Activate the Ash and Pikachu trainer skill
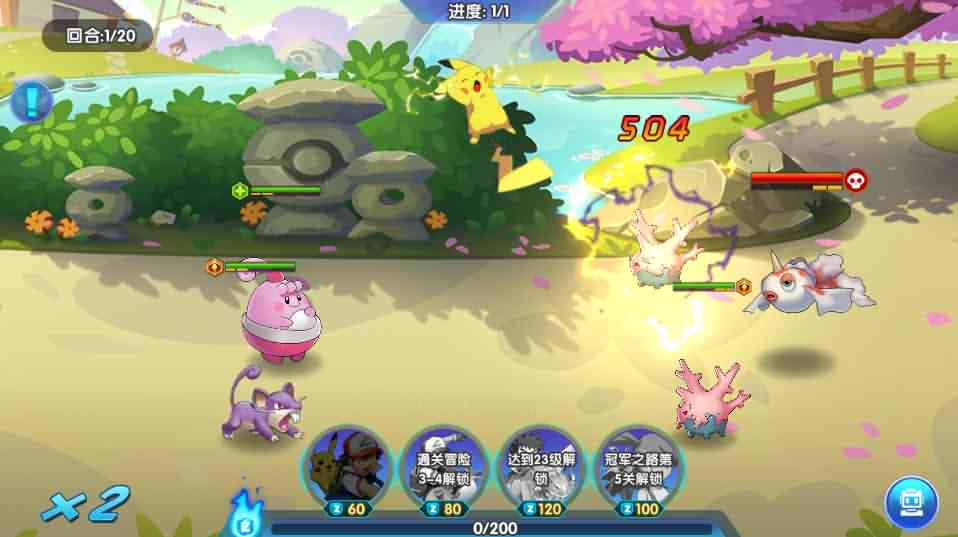The height and width of the screenshot is (537, 958). (x=345, y=464)
